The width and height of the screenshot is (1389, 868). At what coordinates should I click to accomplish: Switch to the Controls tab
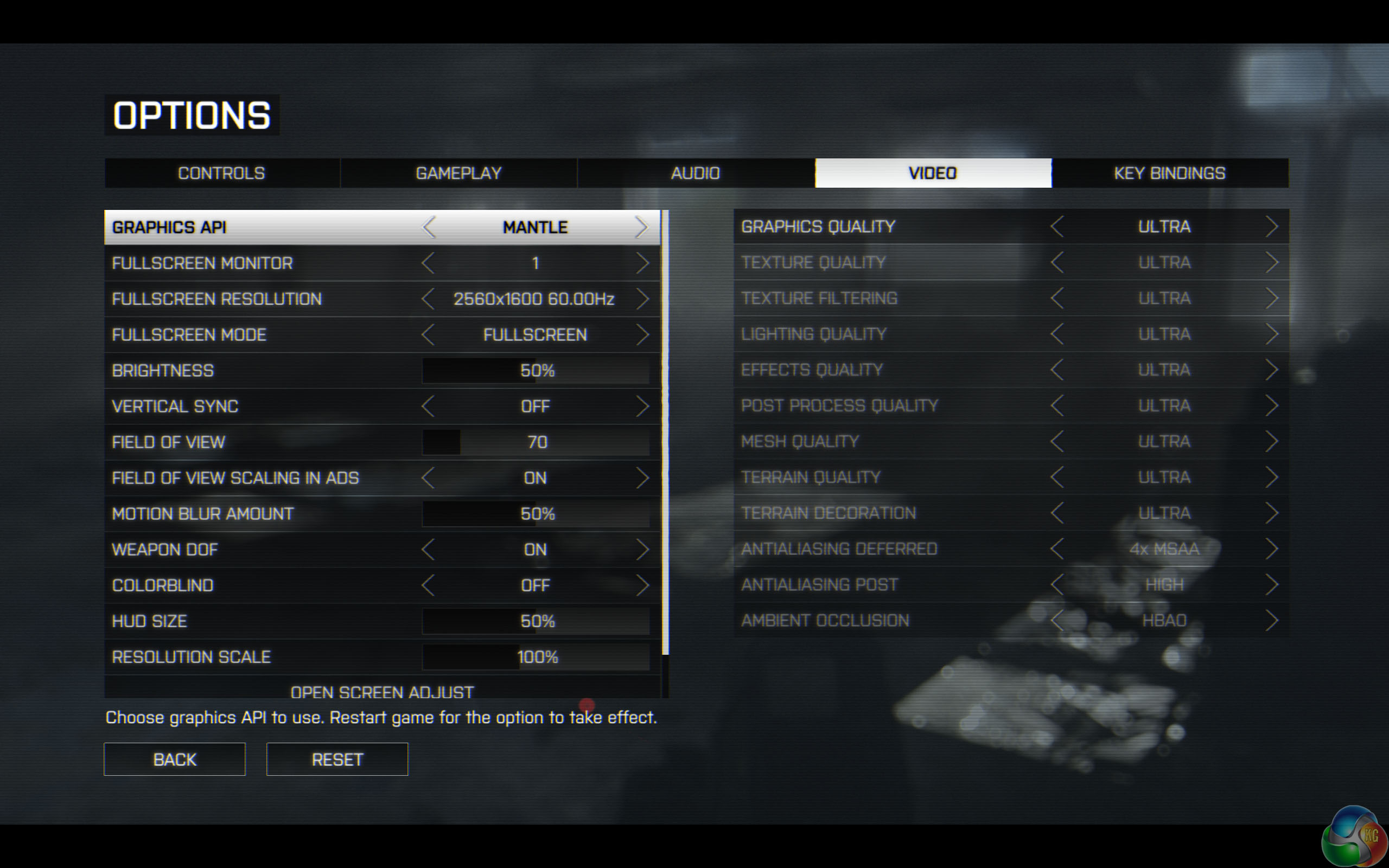pyautogui.click(x=221, y=173)
